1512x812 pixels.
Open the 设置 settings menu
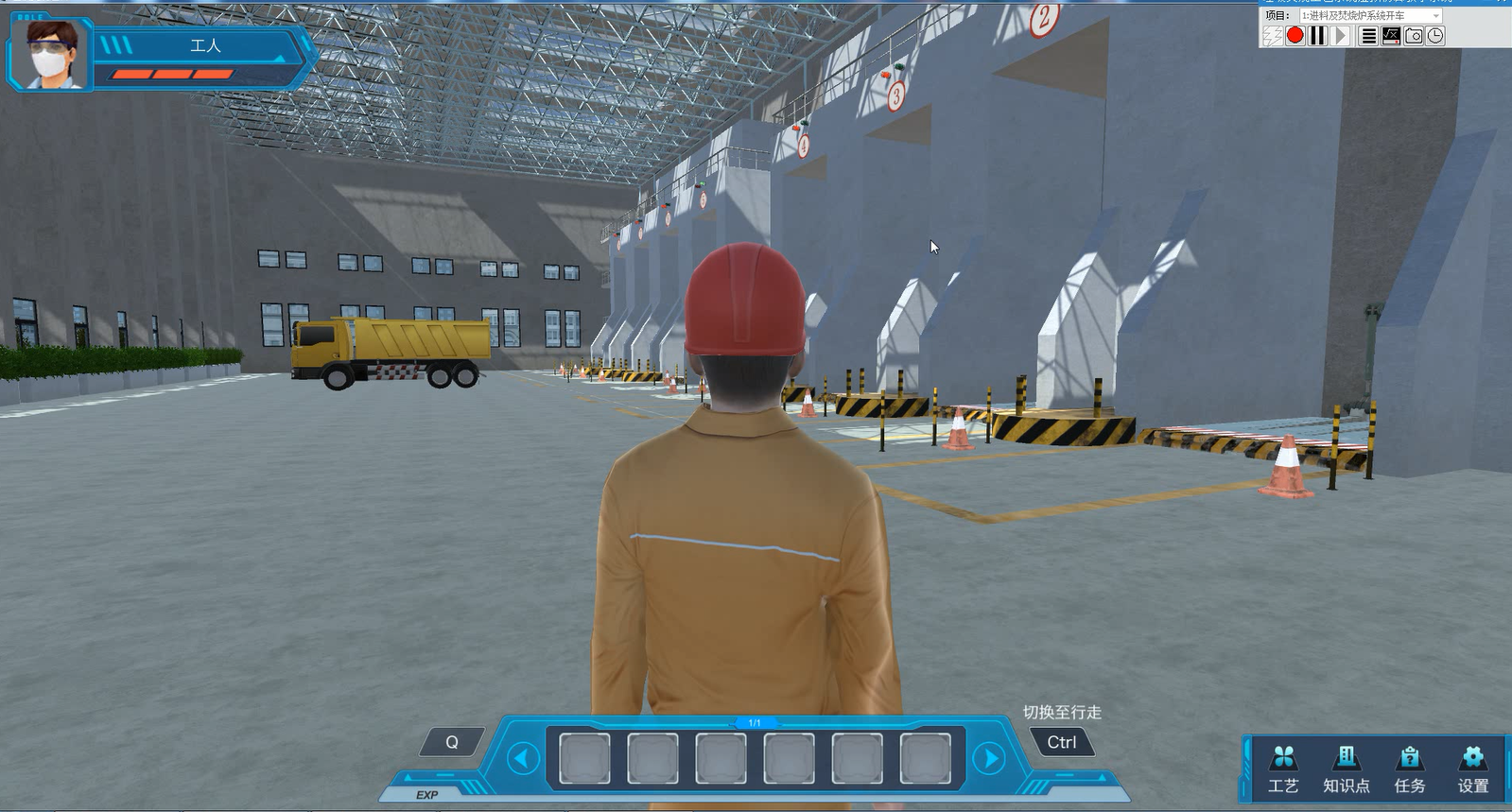(x=1472, y=769)
